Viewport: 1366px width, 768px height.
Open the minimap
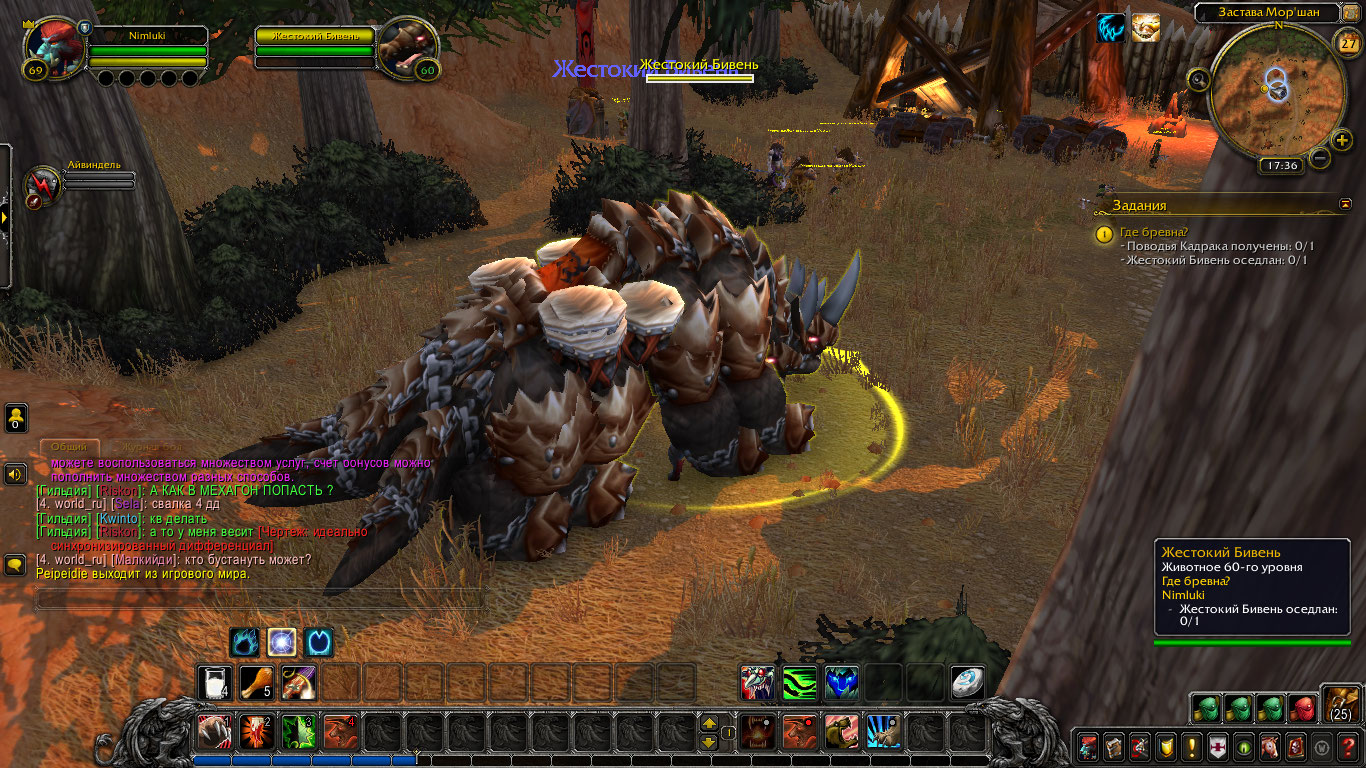[x=1276, y=90]
